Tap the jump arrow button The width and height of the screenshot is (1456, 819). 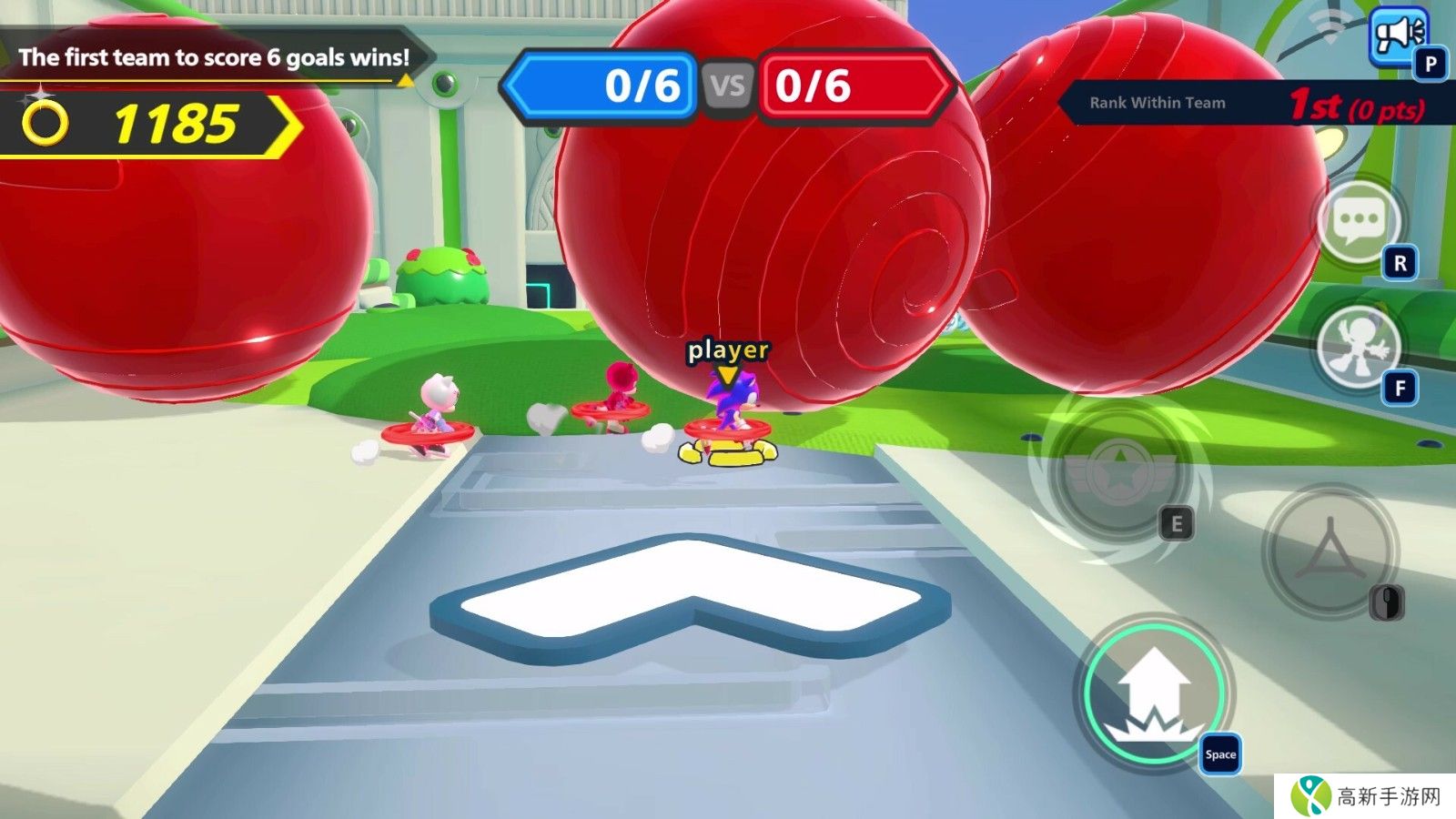pos(1154,693)
